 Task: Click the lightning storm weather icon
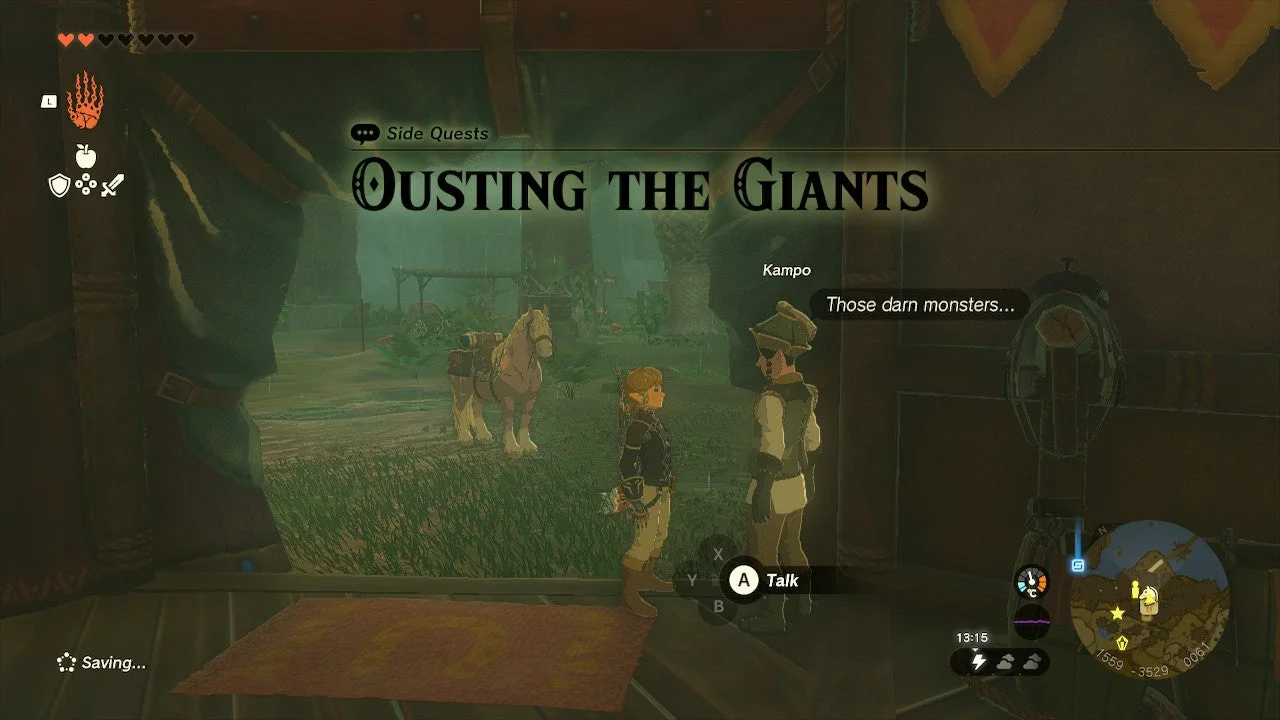(x=979, y=661)
